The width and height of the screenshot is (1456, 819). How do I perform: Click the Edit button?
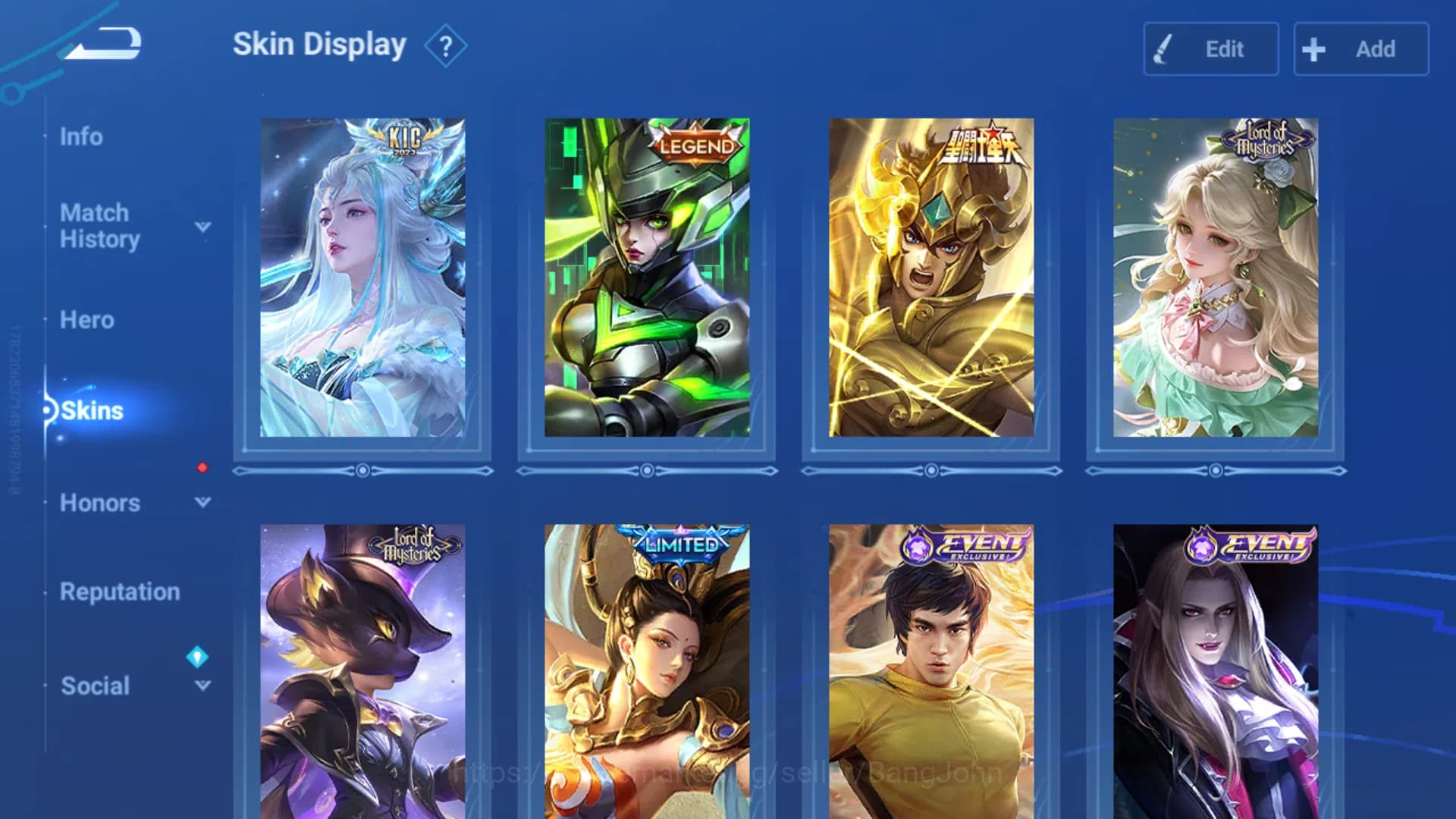pos(1211,49)
